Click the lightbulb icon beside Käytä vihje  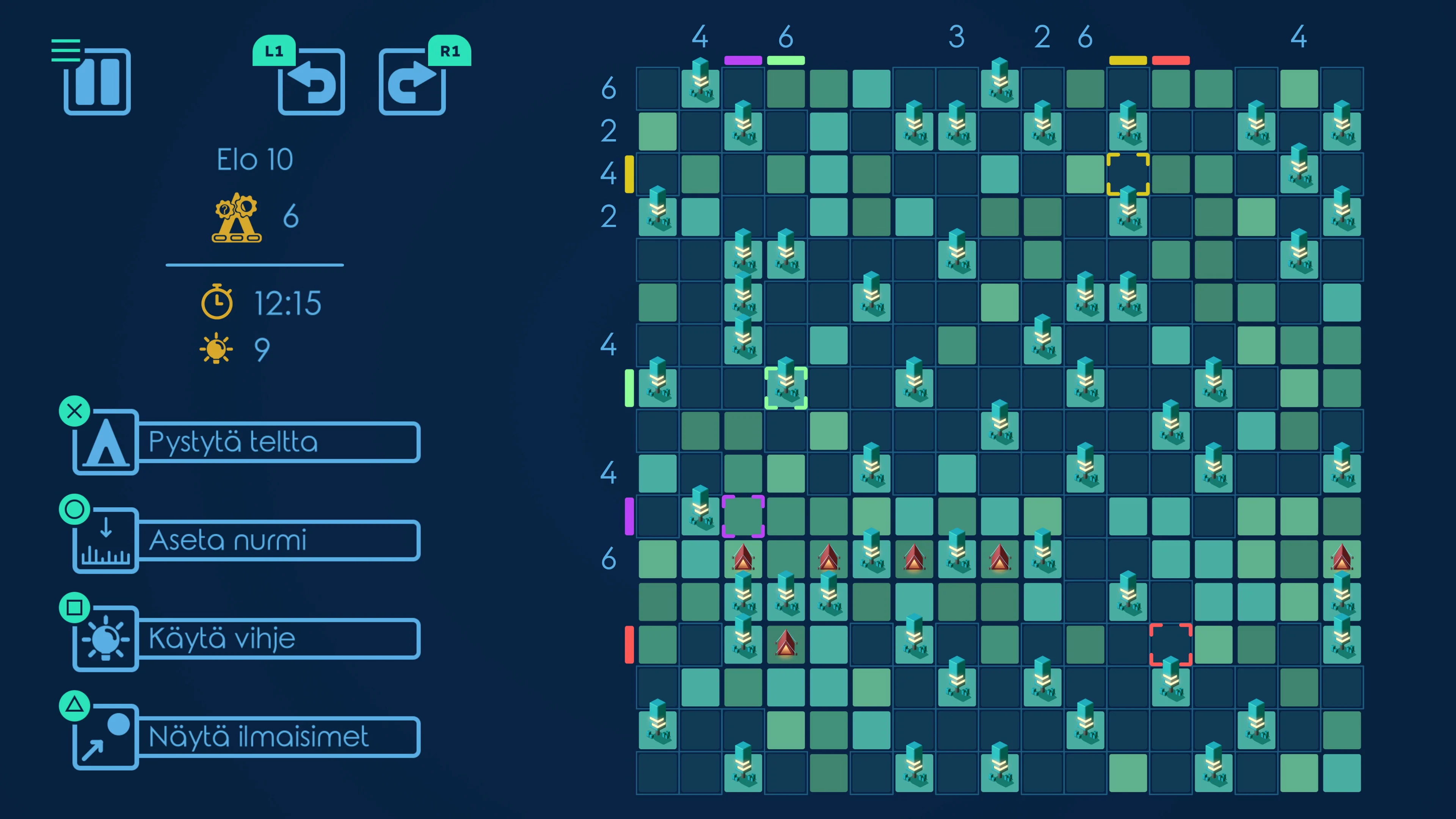(105, 639)
